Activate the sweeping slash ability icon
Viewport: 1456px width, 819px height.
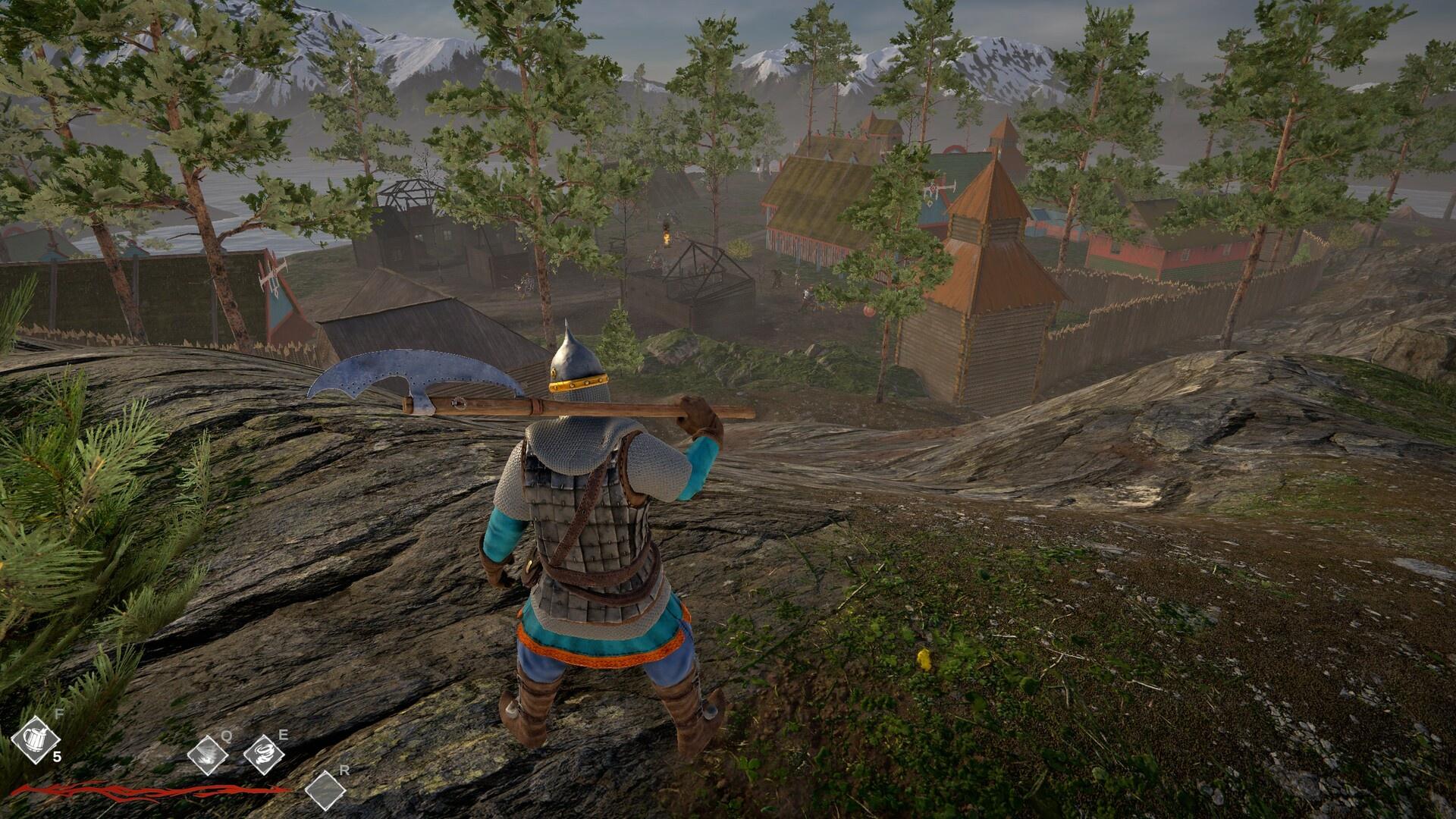pyautogui.click(x=207, y=755)
